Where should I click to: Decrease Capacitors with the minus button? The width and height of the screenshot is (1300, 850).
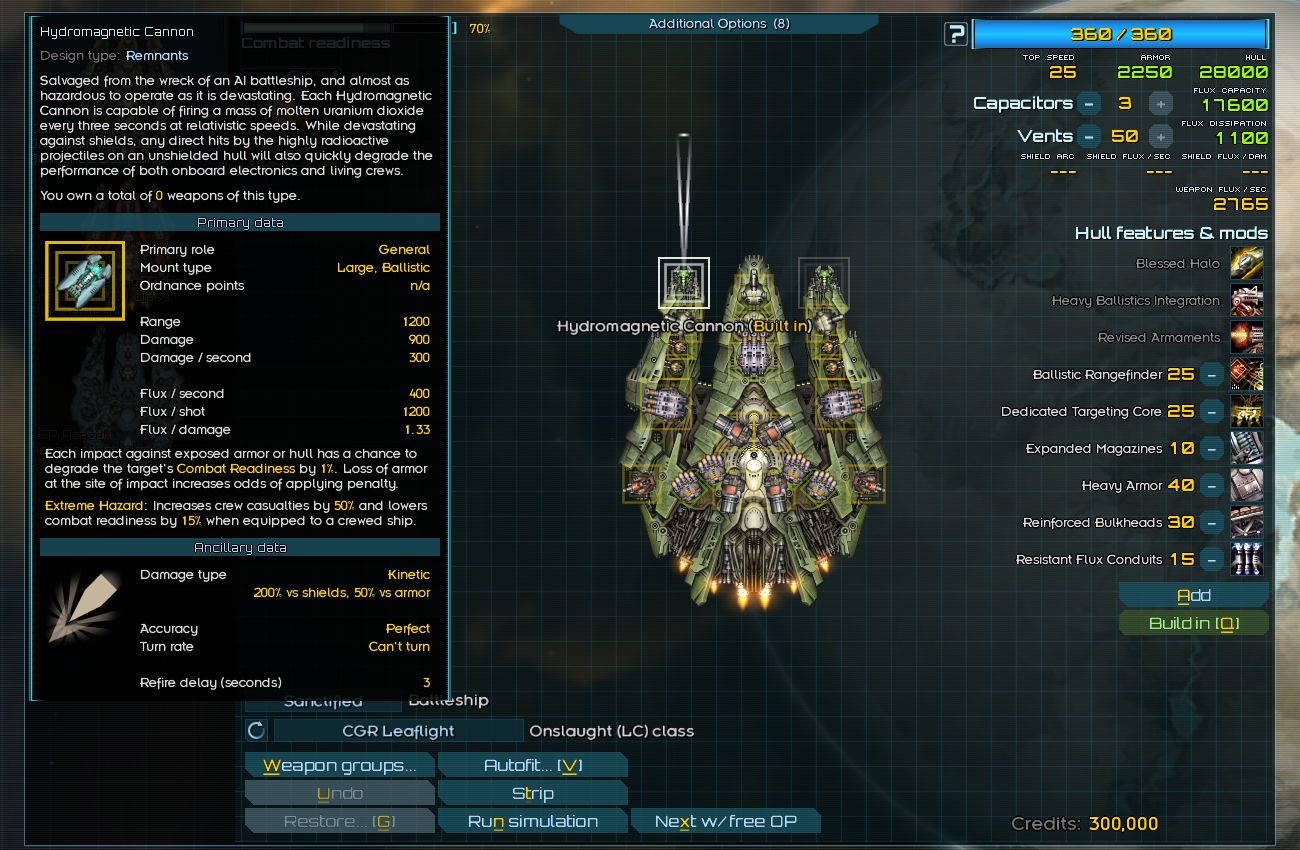pos(1089,103)
